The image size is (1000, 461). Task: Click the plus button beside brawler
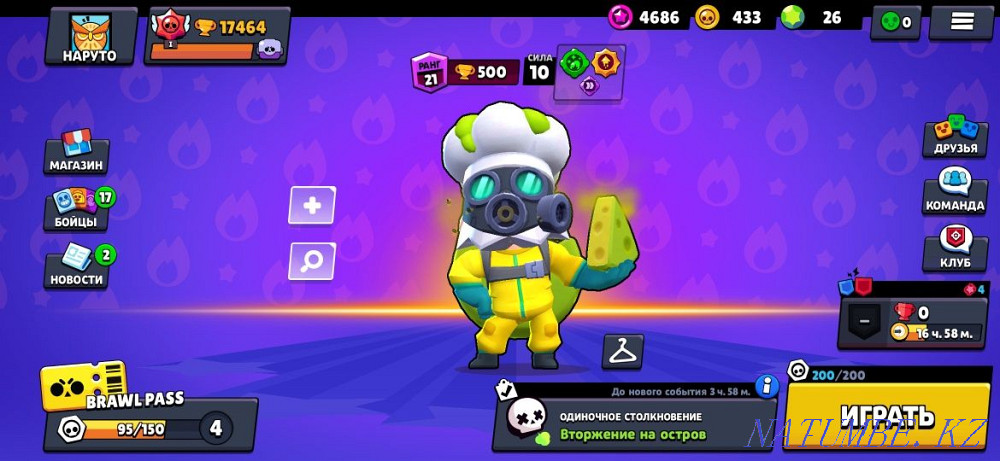[x=312, y=206]
